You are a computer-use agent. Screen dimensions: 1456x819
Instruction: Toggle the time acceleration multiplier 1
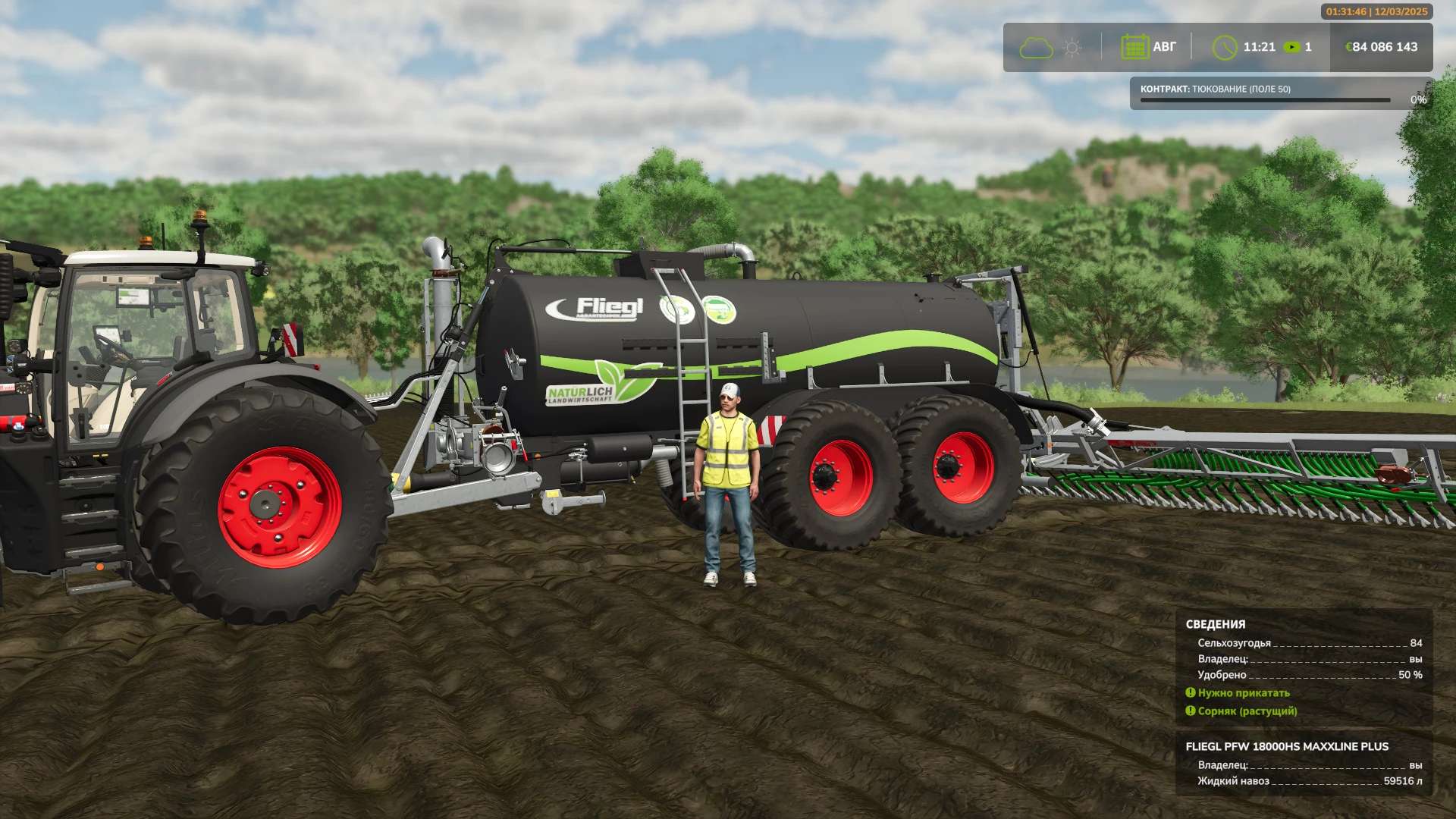click(1307, 46)
